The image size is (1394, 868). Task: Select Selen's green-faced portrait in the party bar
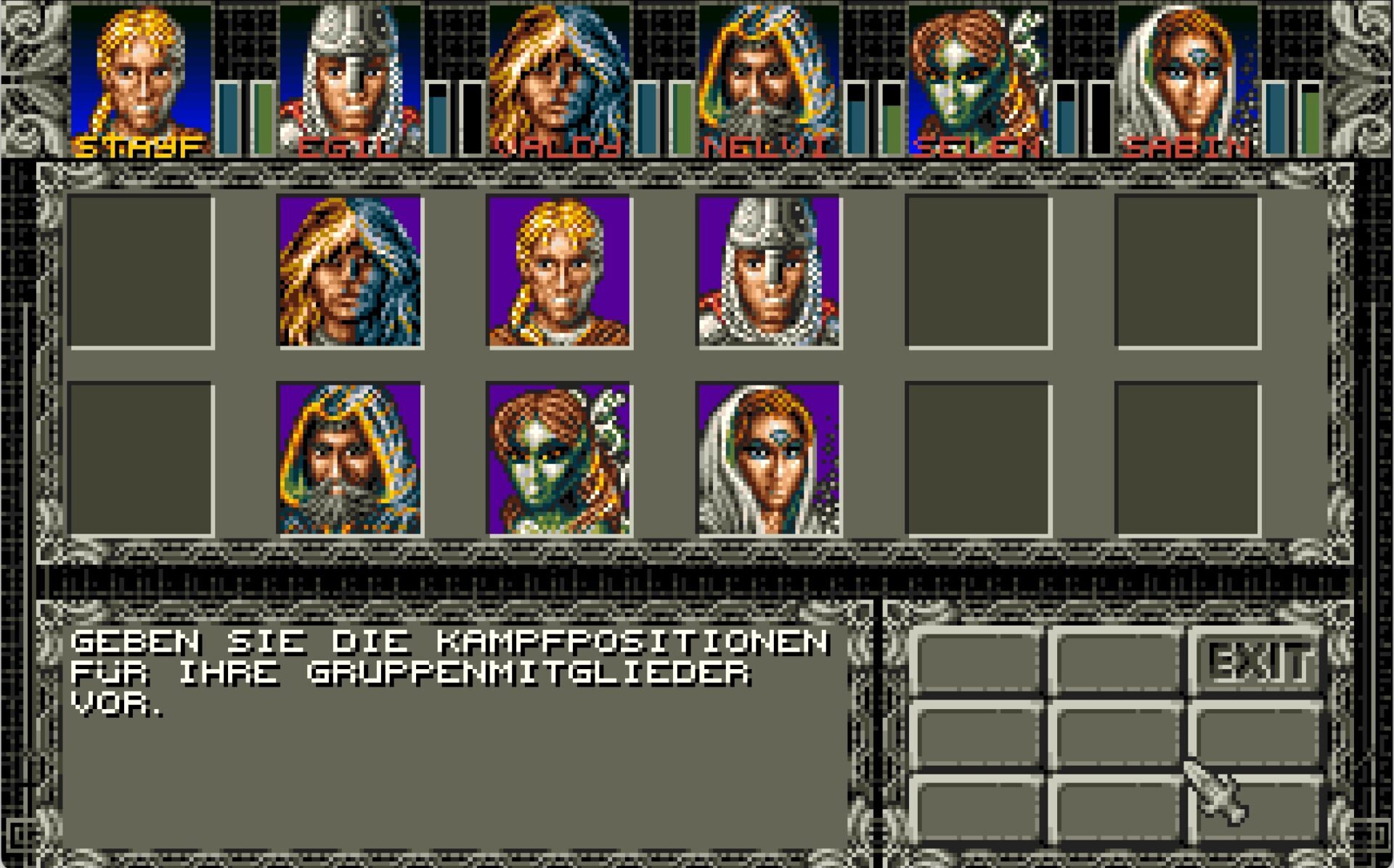click(x=977, y=76)
